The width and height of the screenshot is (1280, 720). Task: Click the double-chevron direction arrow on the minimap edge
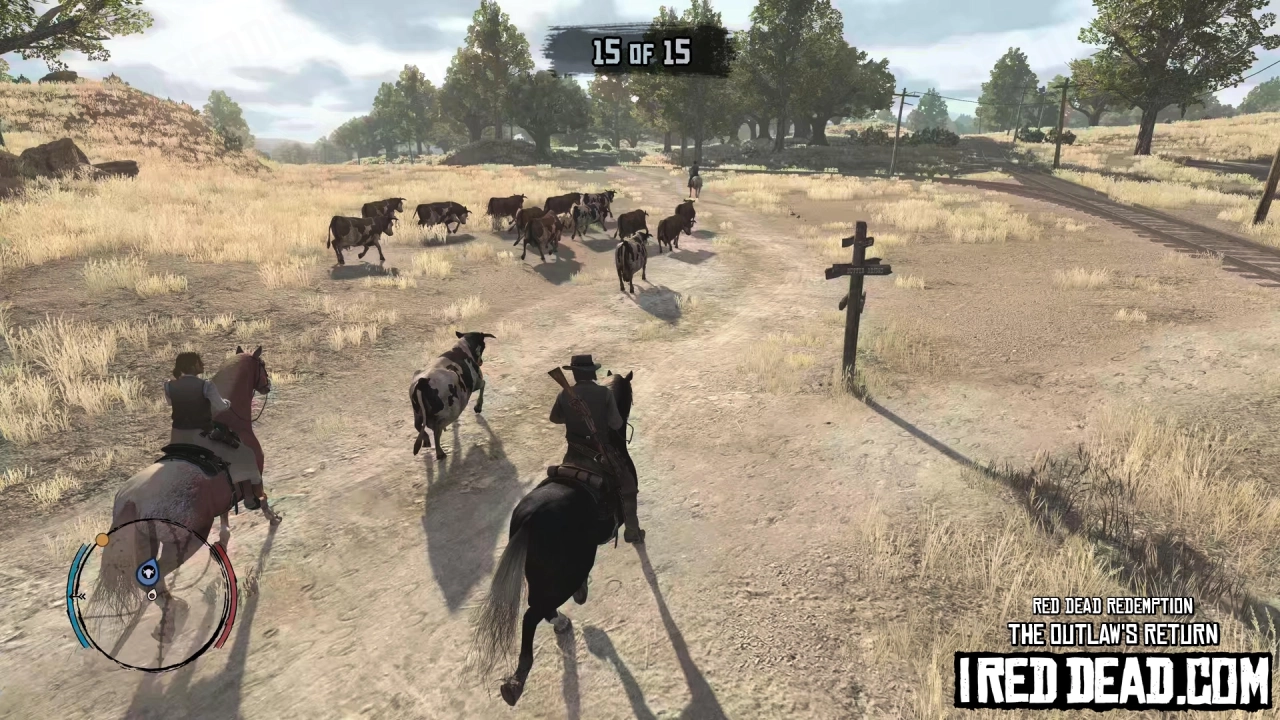click(x=82, y=595)
